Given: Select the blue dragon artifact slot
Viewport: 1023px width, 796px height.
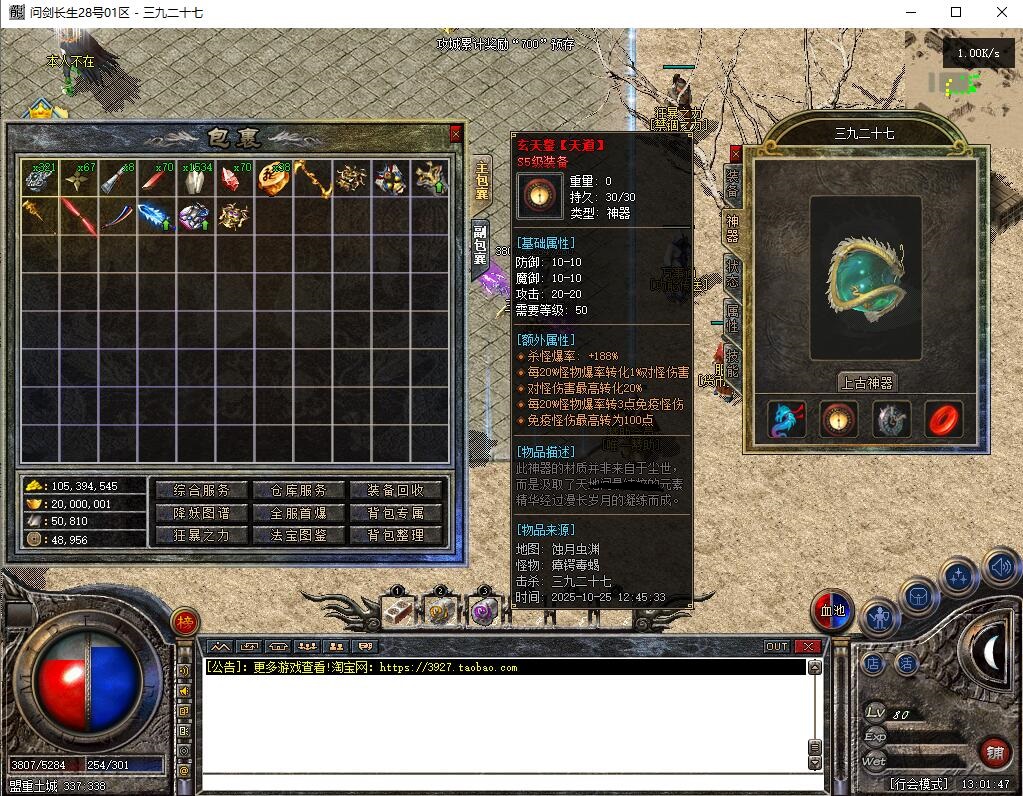Looking at the screenshot, I should 787,421.
